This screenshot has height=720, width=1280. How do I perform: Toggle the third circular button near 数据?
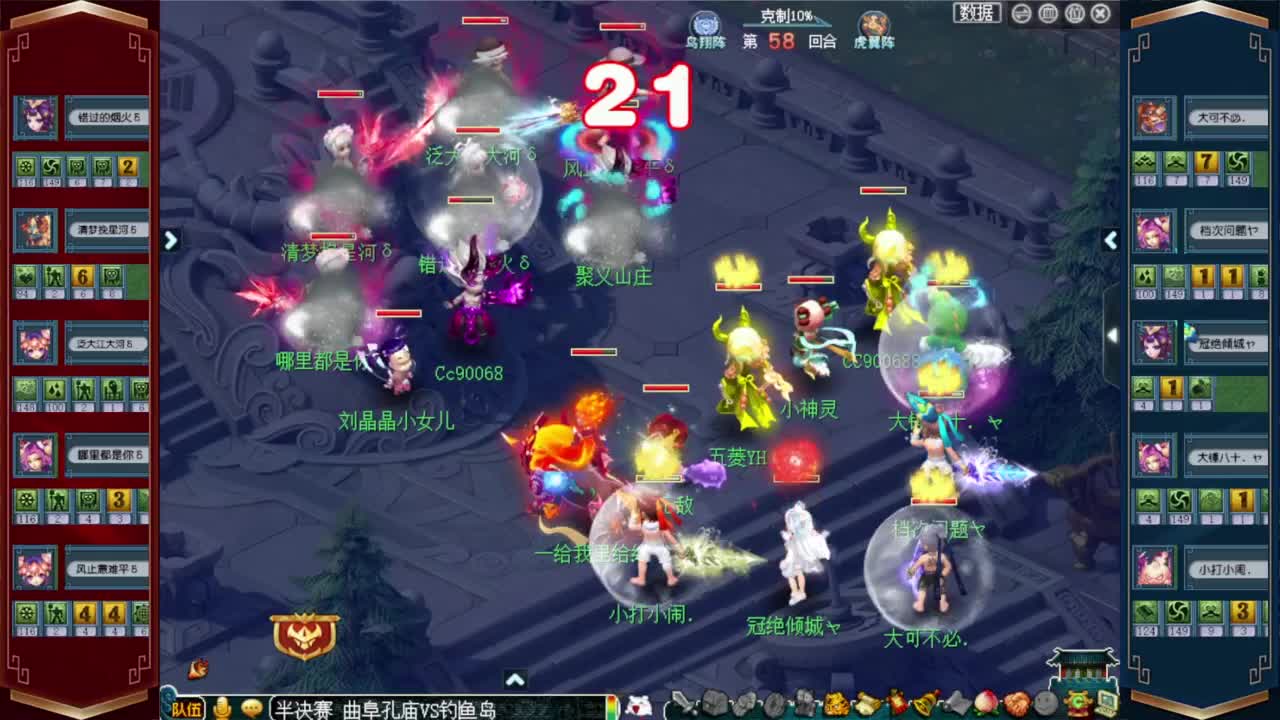(1073, 13)
